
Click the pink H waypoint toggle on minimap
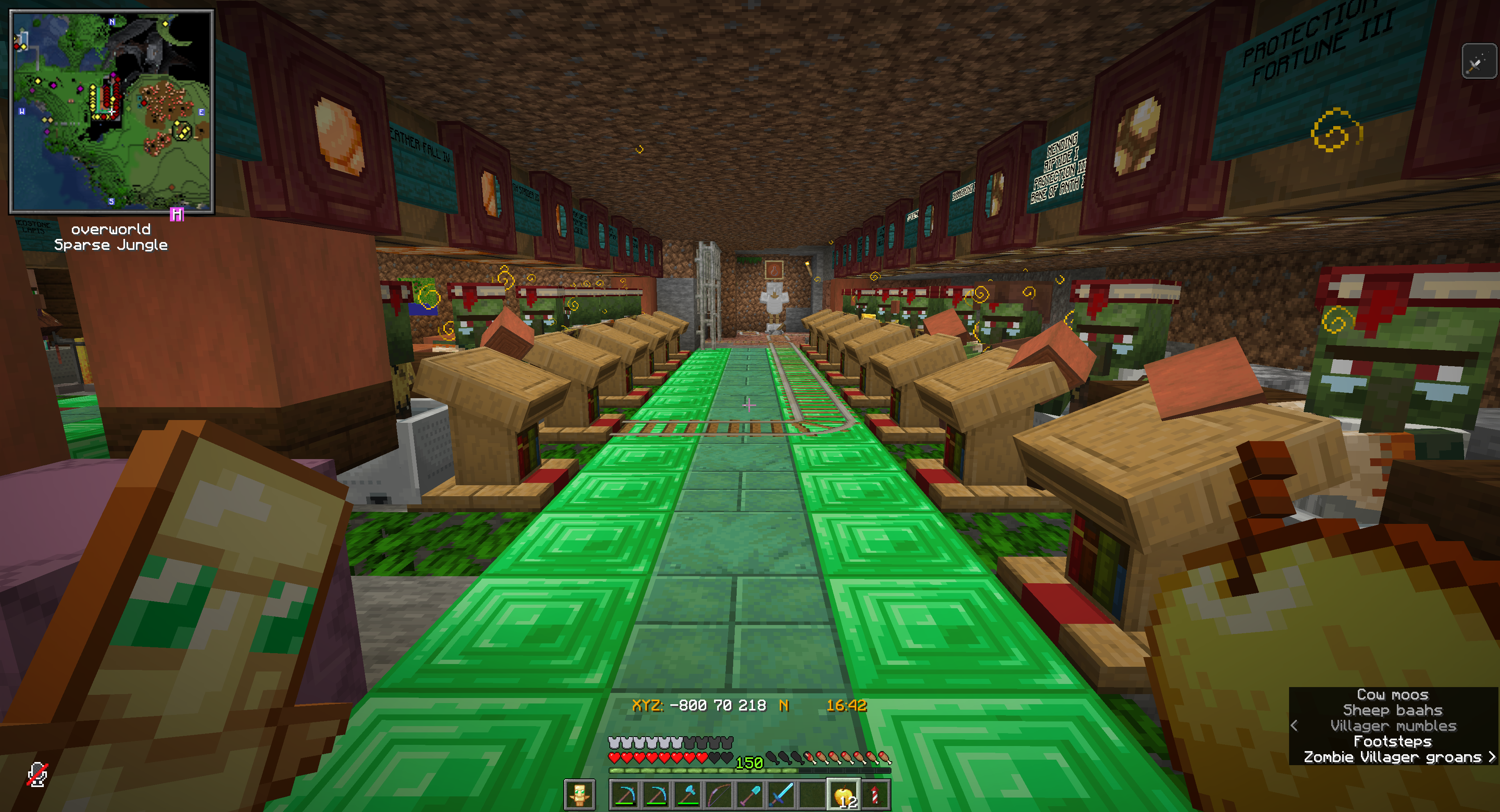tap(177, 215)
